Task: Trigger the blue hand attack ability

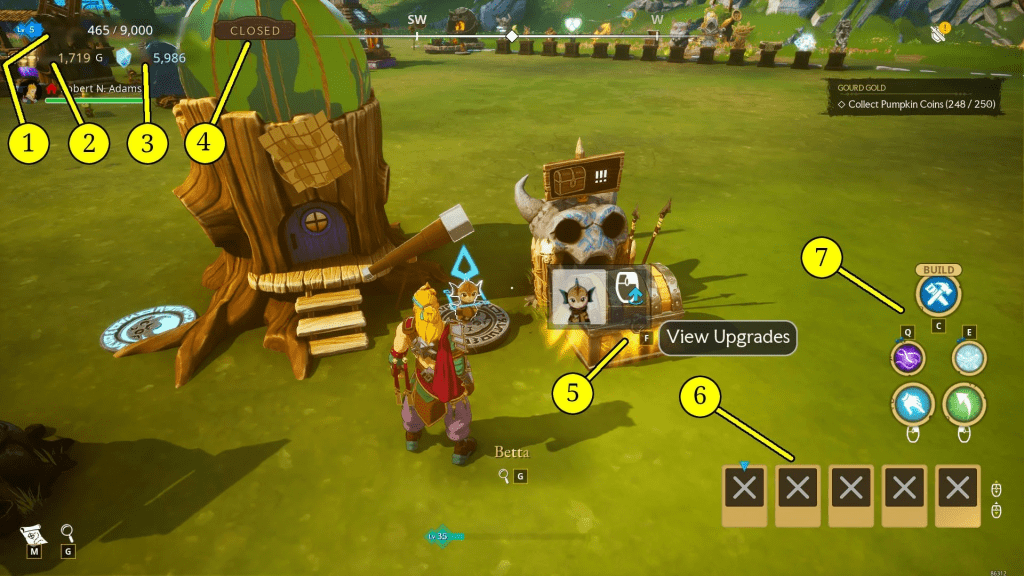Action: click(x=910, y=403)
